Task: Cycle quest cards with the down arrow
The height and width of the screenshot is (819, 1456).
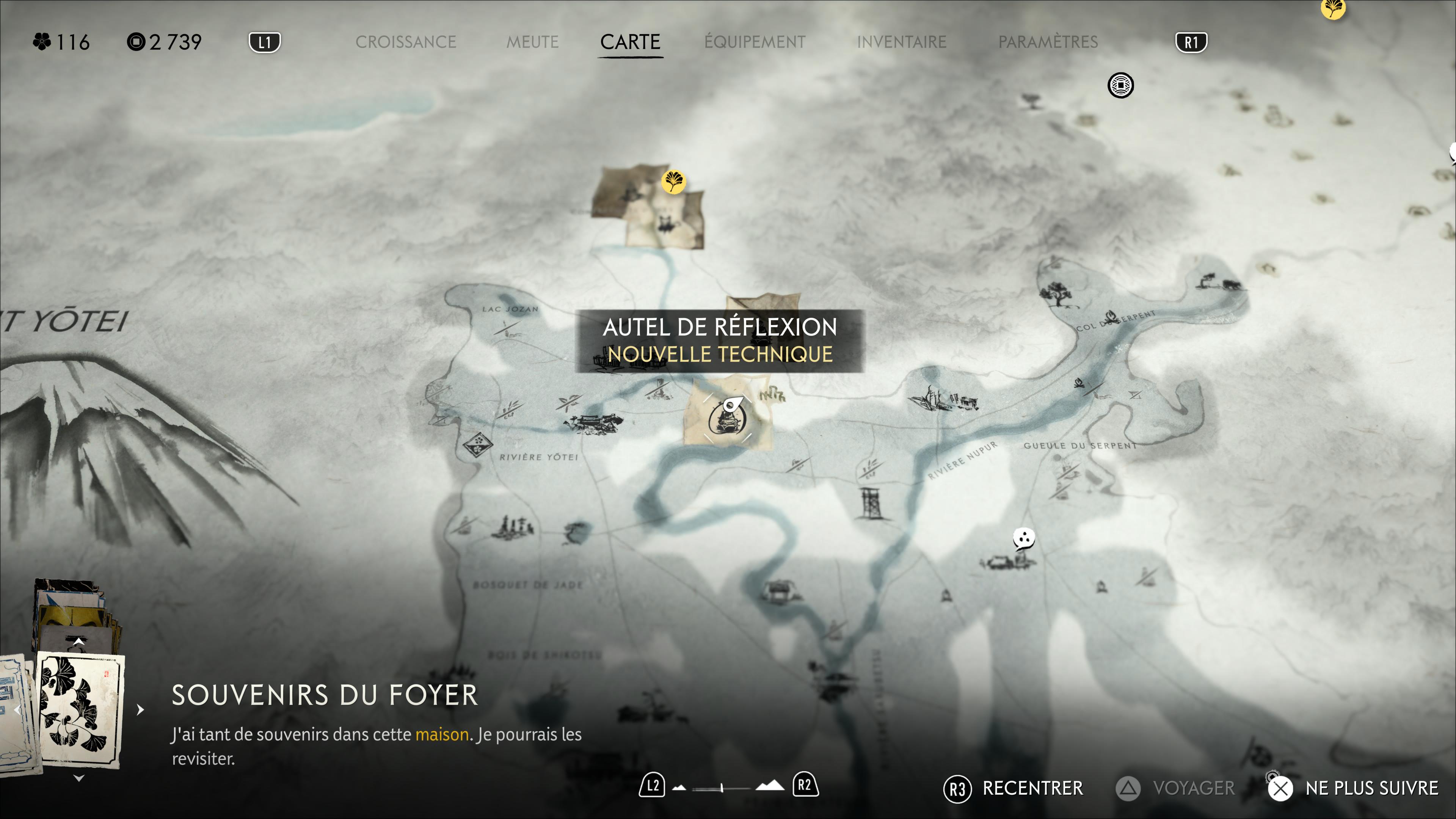Action: 79,778
